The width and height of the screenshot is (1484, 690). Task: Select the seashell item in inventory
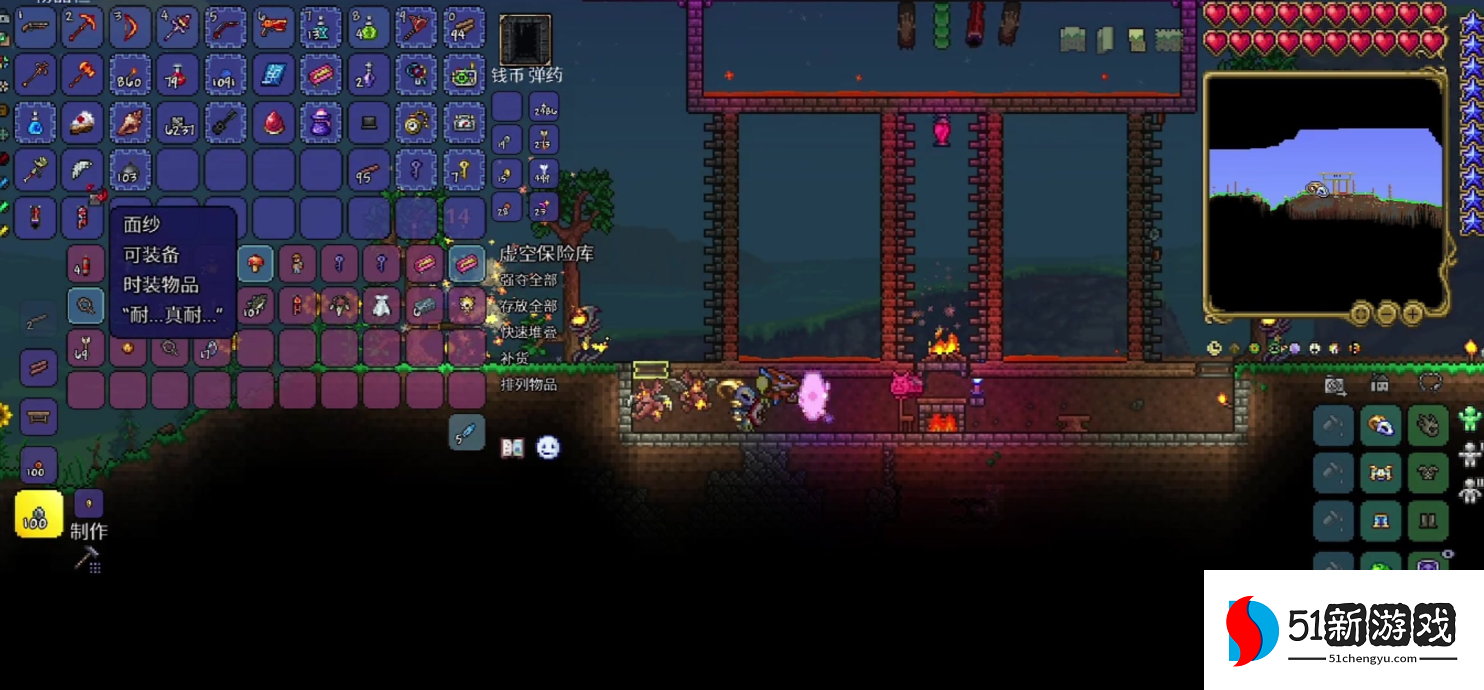point(131,122)
